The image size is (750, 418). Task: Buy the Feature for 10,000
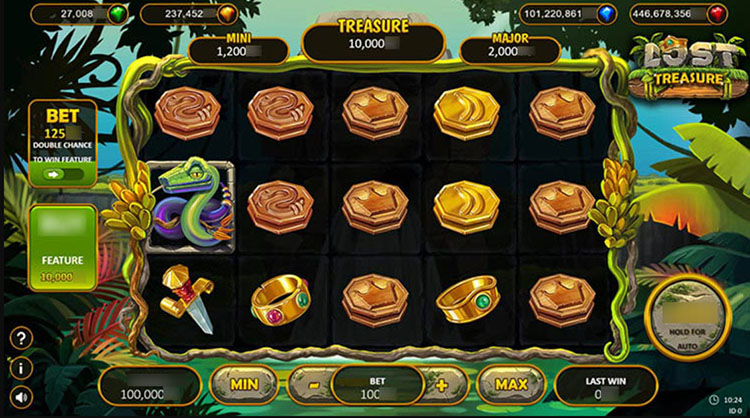pos(62,248)
